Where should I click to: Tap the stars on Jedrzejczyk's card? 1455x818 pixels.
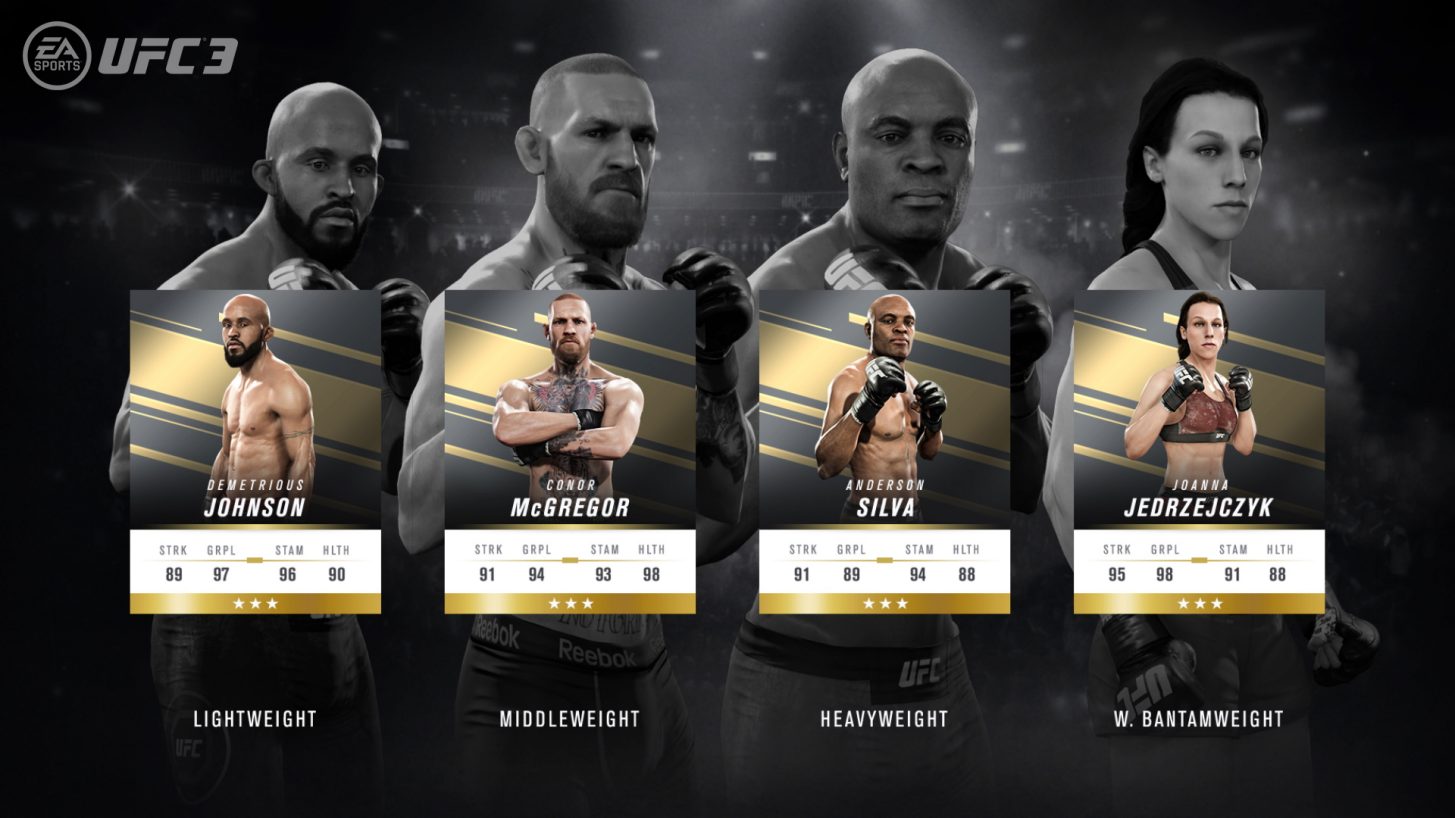[x=1200, y=602]
